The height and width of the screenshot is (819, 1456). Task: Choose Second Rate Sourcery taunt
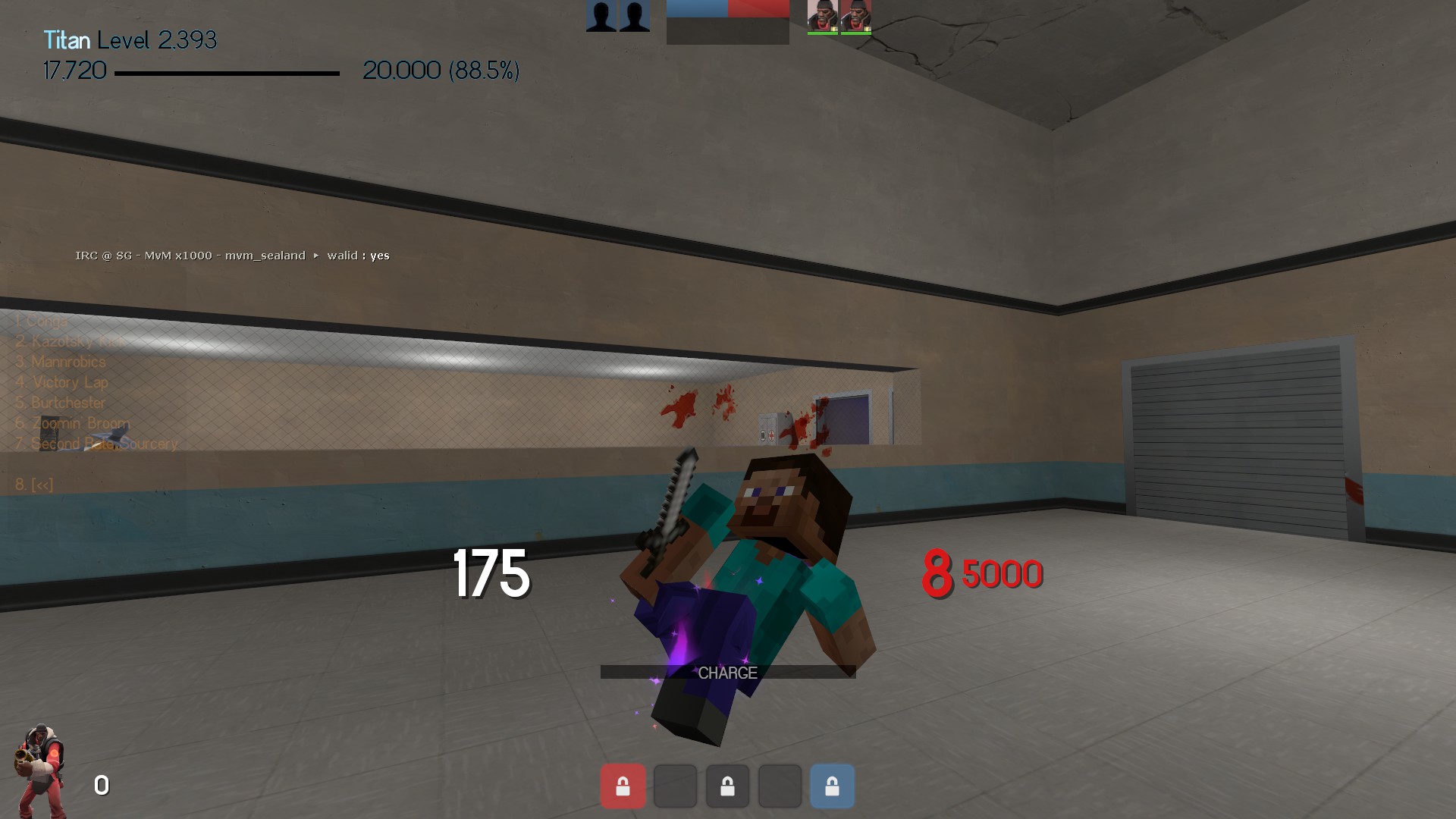(x=96, y=444)
